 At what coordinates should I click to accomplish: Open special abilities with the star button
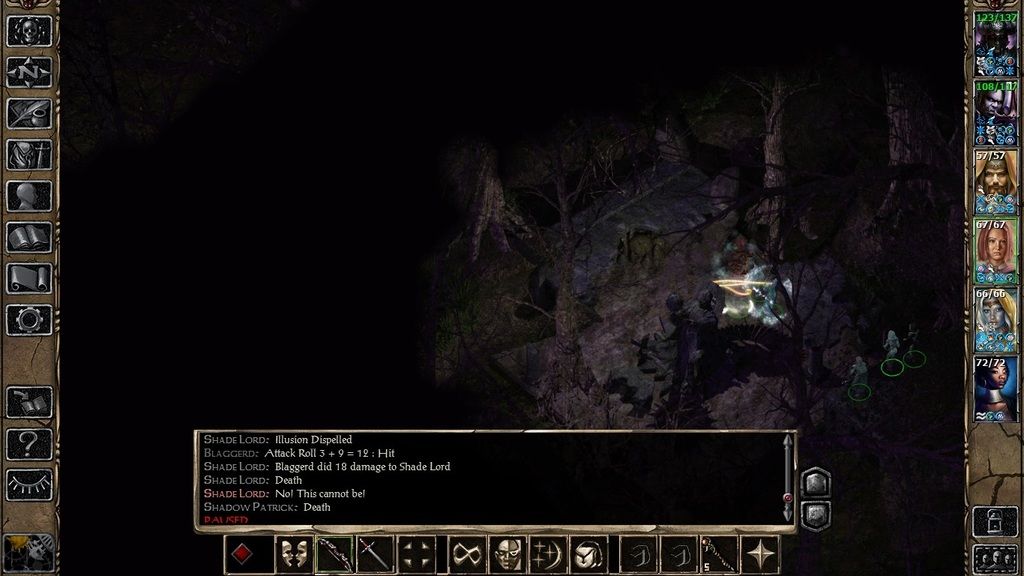[761, 554]
